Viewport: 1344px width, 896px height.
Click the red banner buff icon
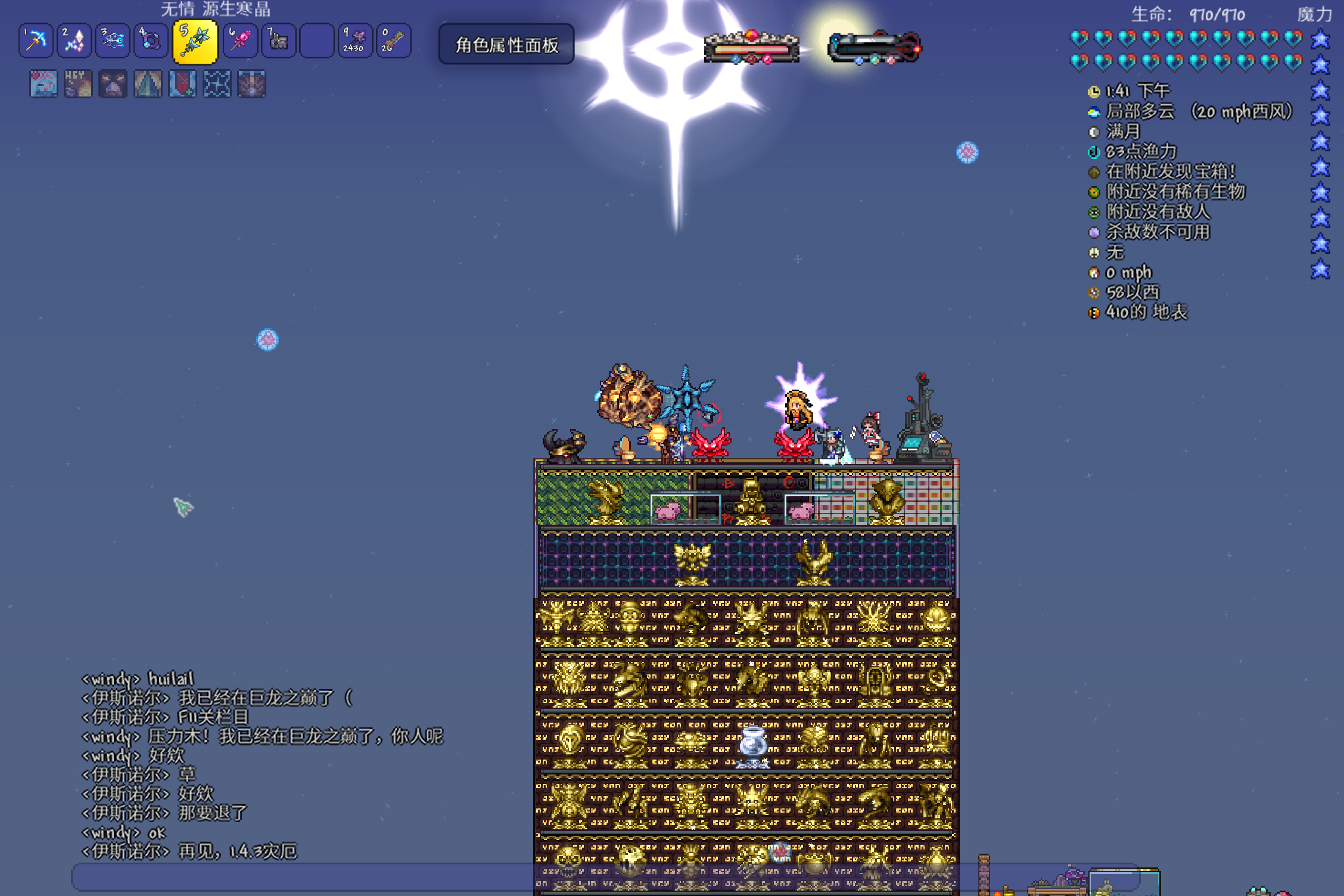(x=182, y=84)
